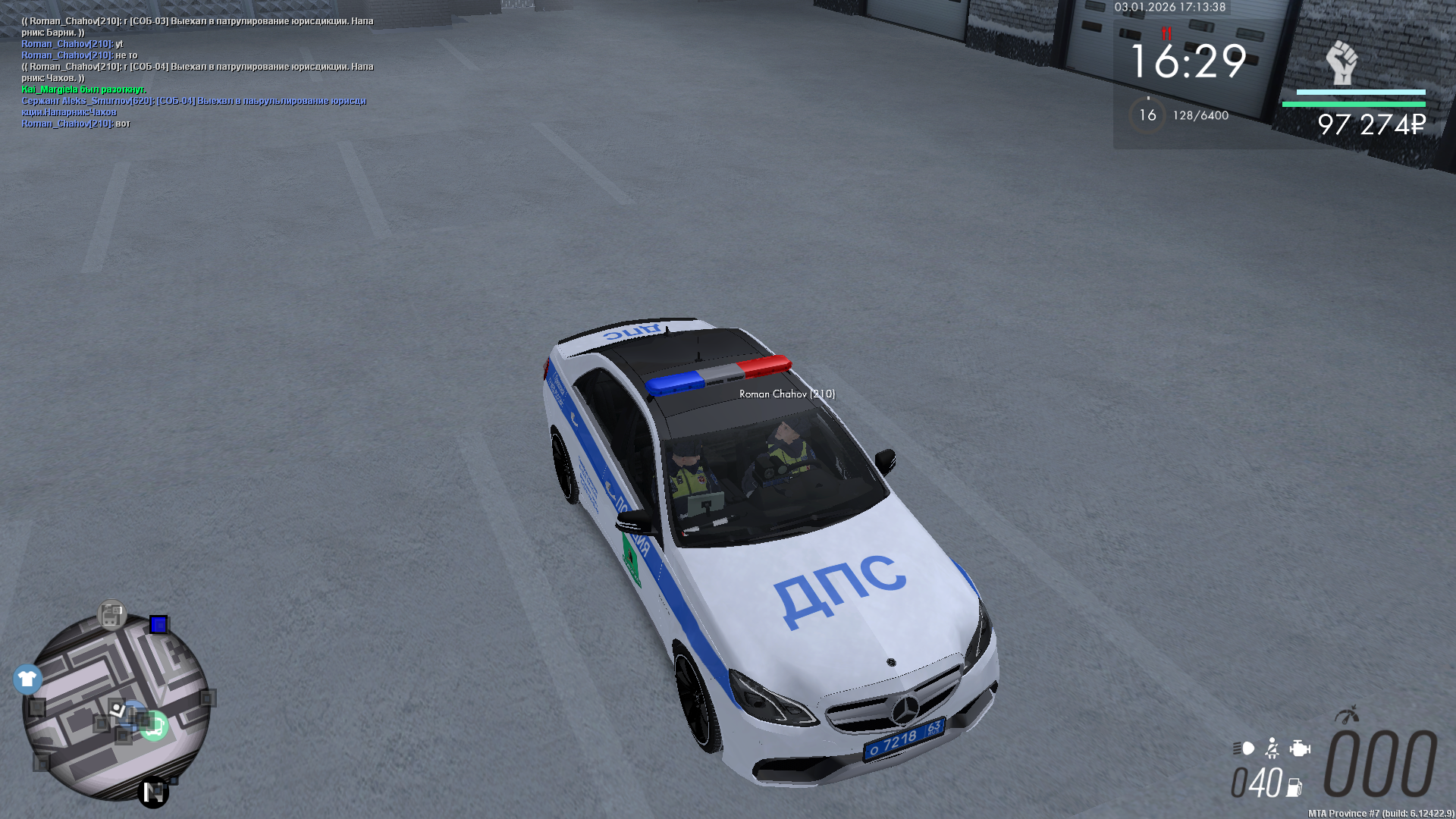Click the green Kai_Margiela chat message
Screen dimensions: 1456x819
point(83,89)
